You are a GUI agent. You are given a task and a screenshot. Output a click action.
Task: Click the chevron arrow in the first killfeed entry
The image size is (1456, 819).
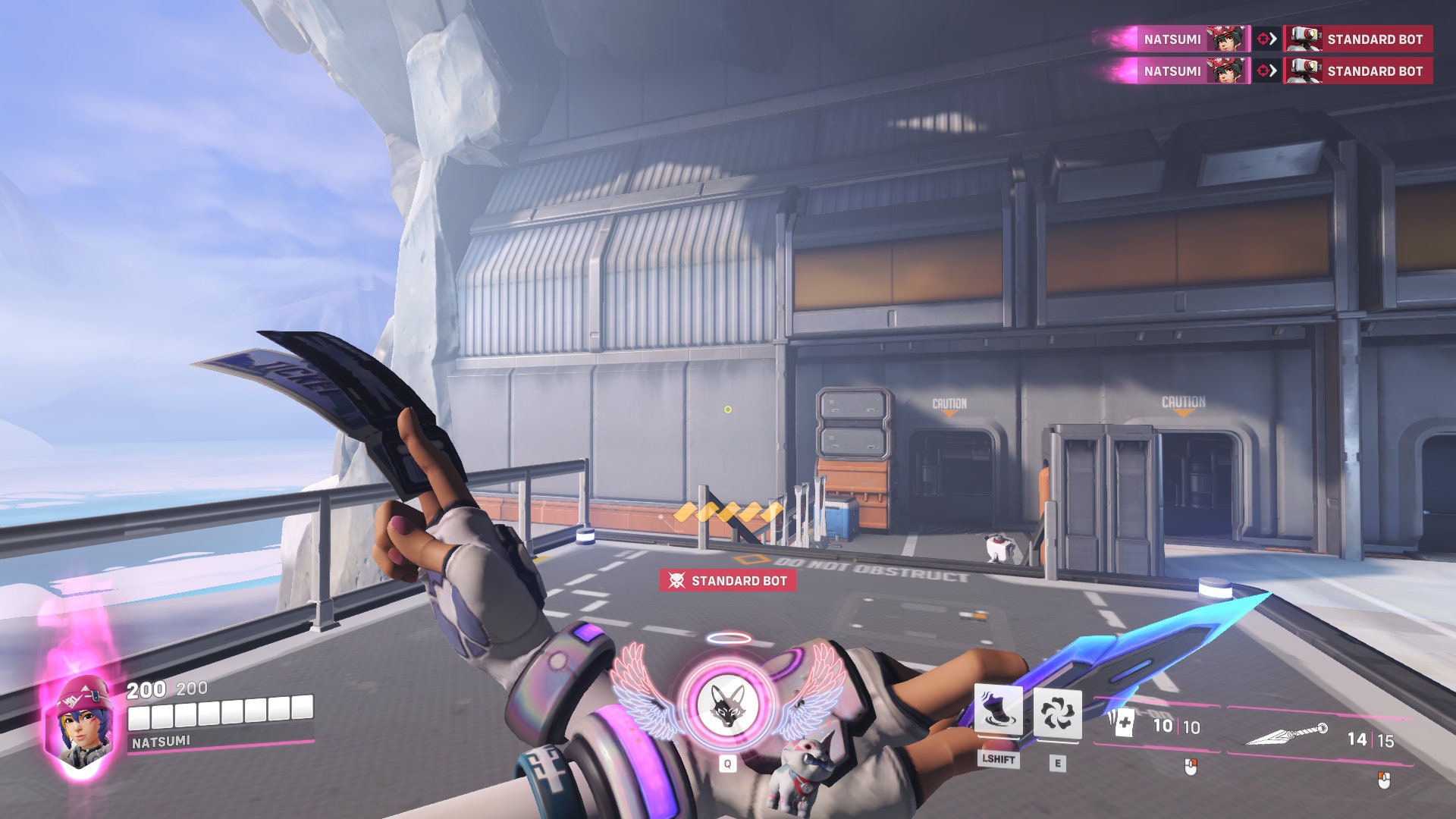pyautogui.click(x=1275, y=38)
